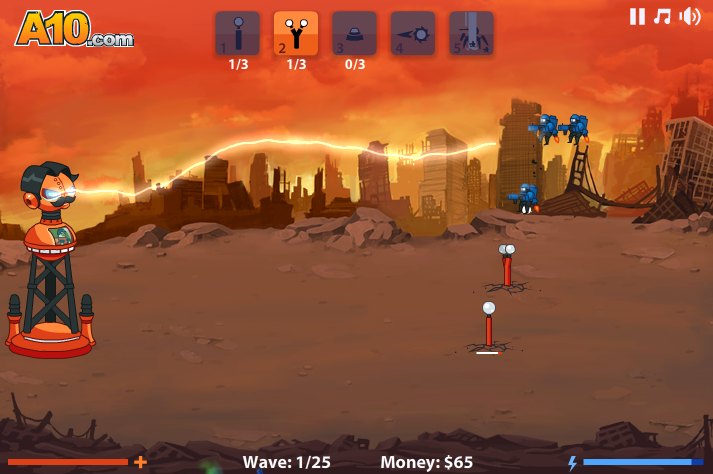
Task: Pause the game
Action: [637, 16]
